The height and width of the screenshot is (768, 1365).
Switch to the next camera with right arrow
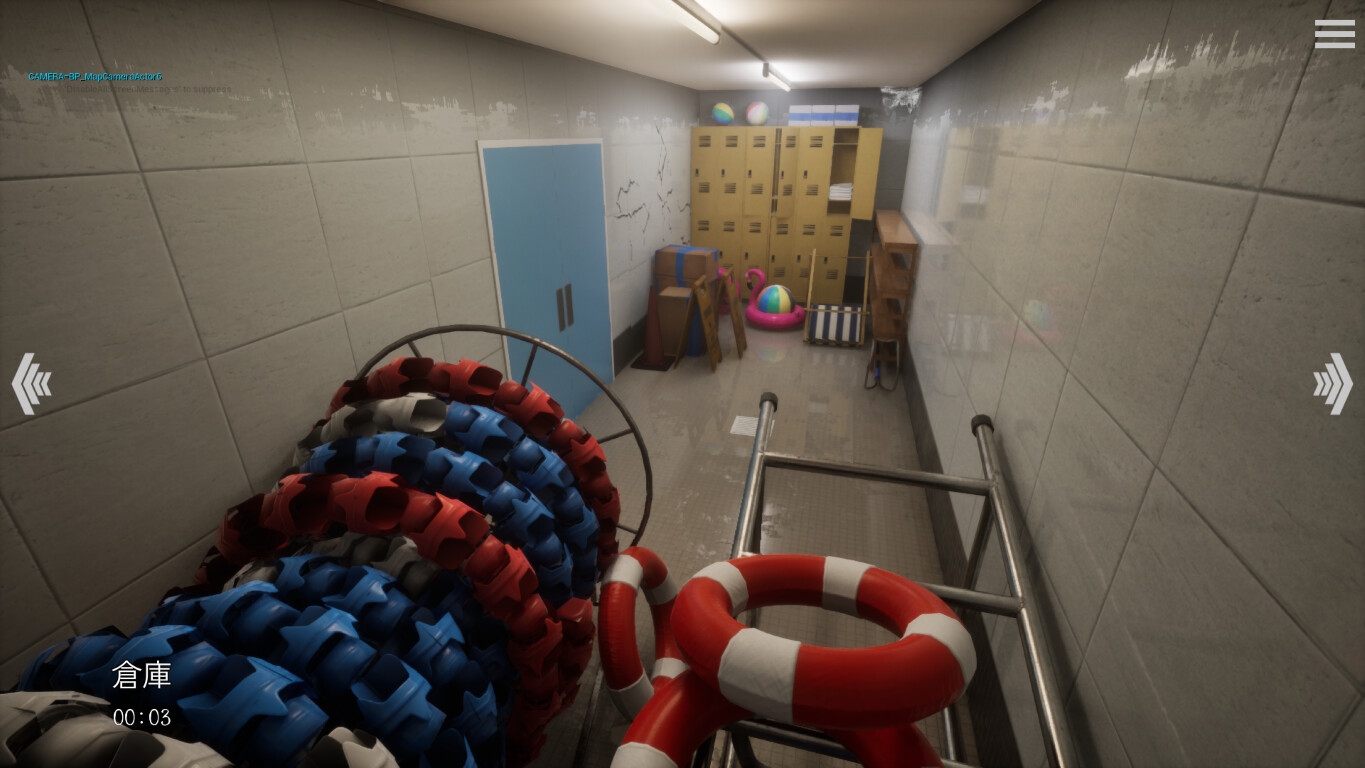pyautogui.click(x=1332, y=383)
